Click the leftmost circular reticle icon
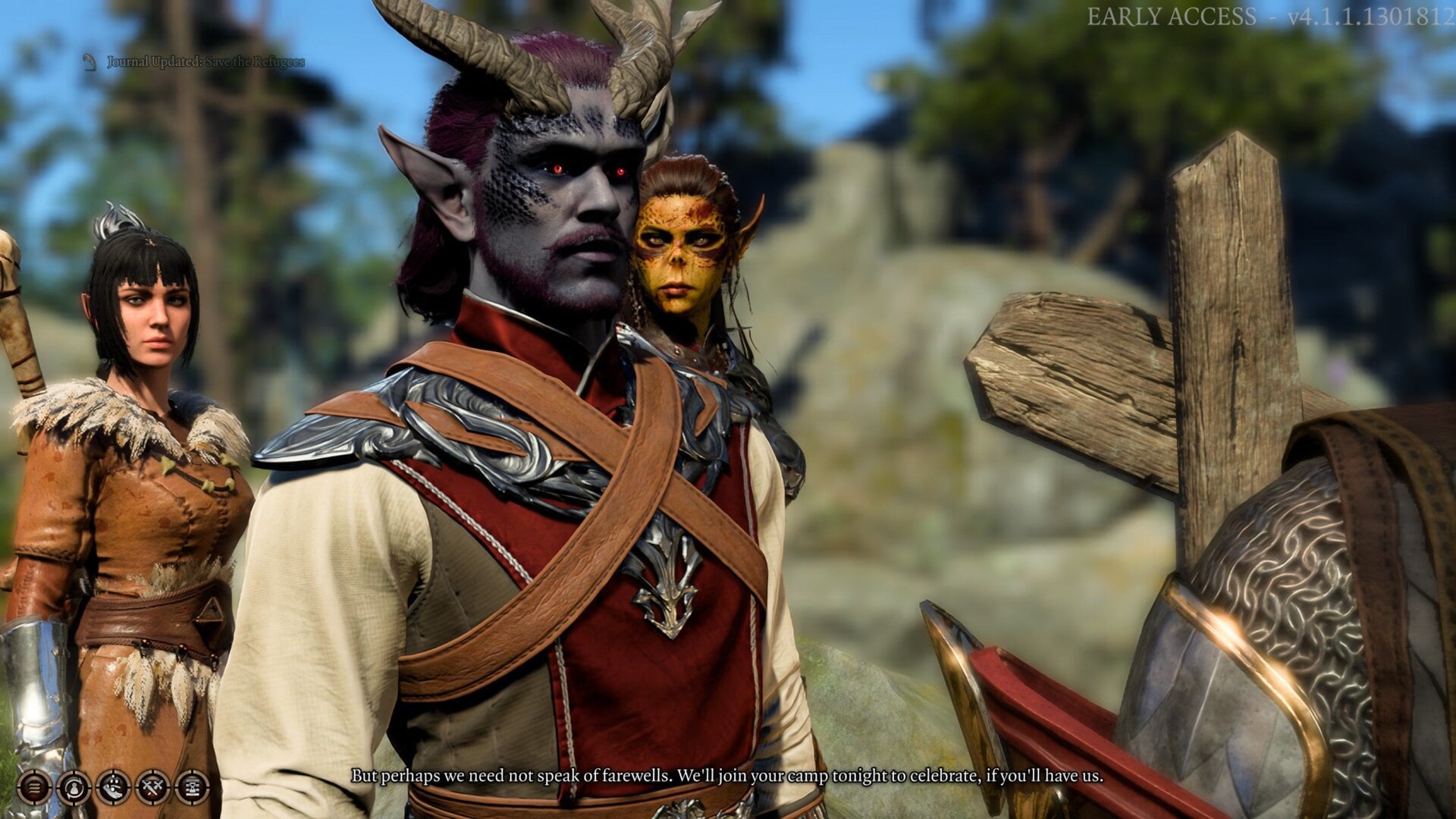 (x=35, y=787)
